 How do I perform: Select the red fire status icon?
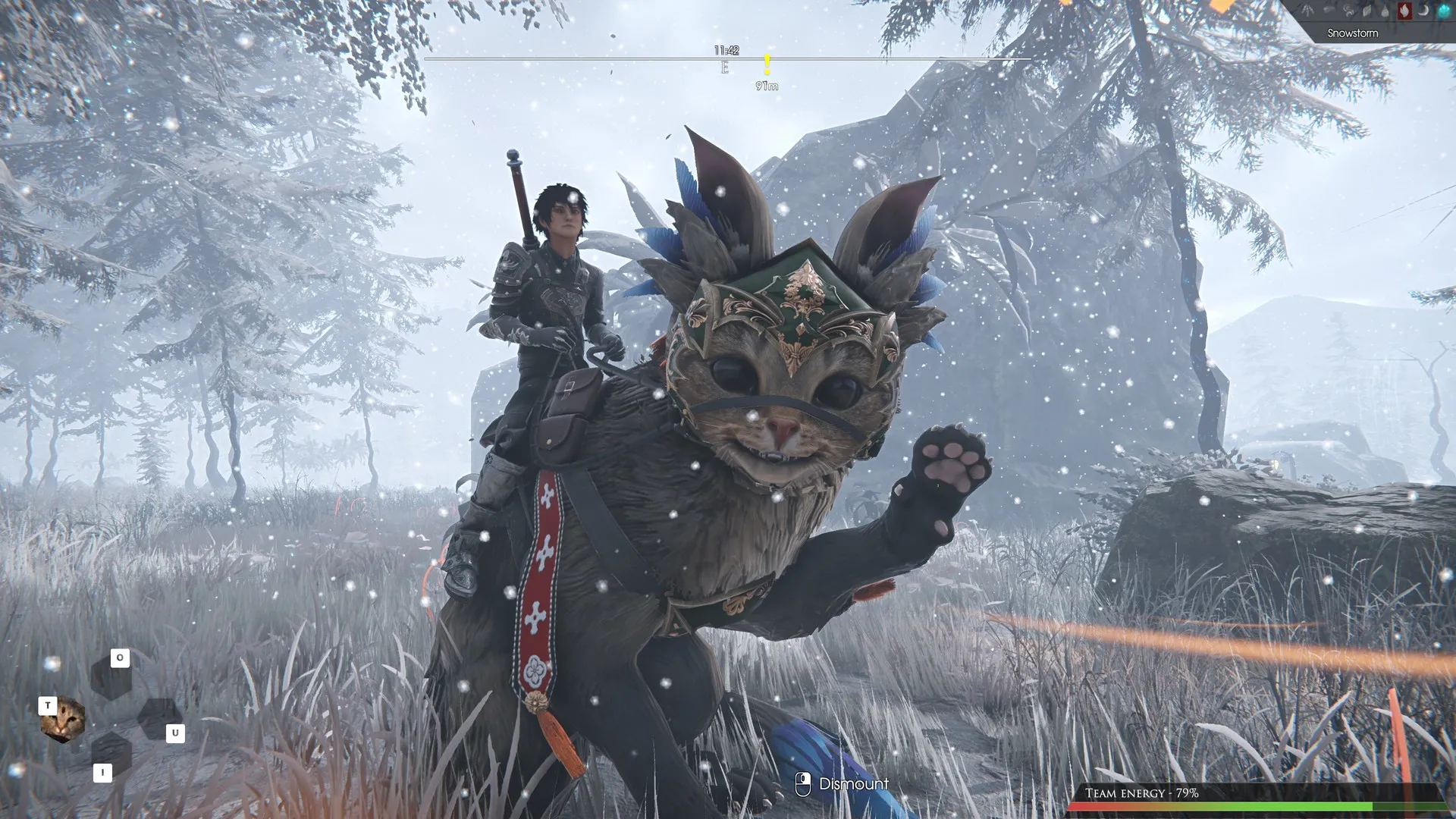click(x=1404, y=11)
